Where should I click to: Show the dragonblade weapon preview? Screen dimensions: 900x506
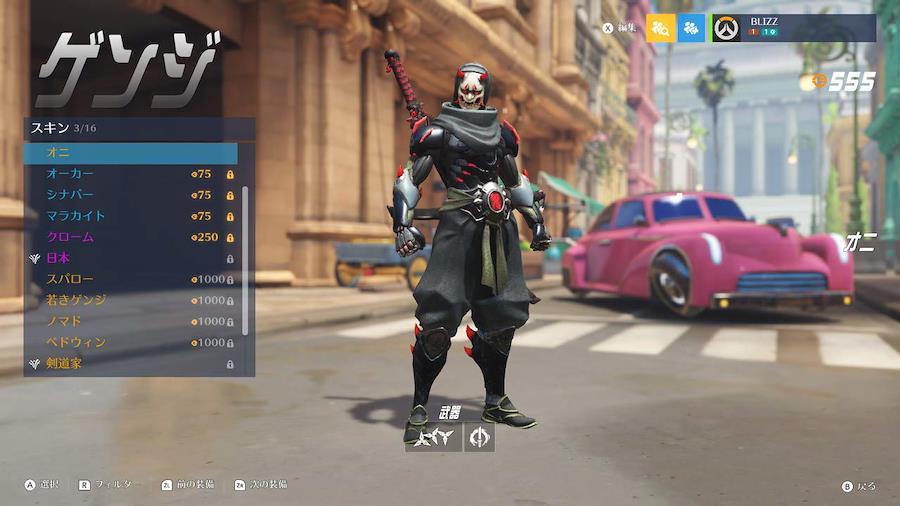click(479, 437)
